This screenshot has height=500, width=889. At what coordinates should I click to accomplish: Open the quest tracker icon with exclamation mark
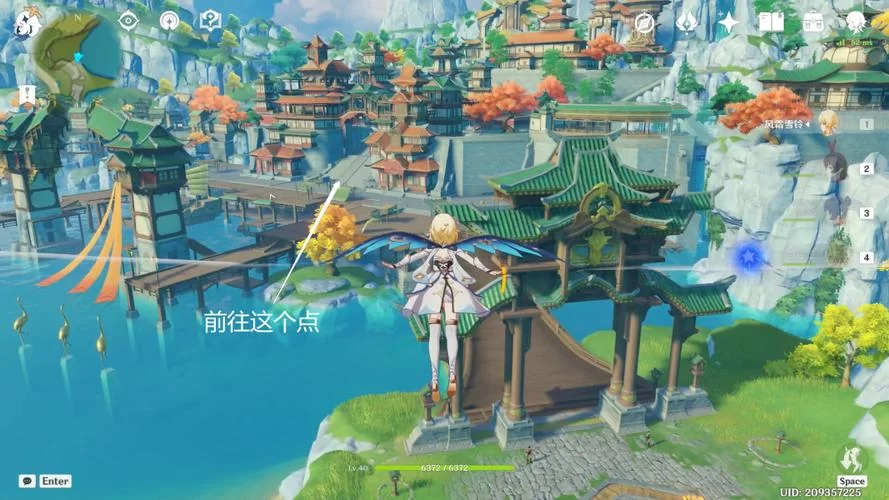click(x=210, y=21)
